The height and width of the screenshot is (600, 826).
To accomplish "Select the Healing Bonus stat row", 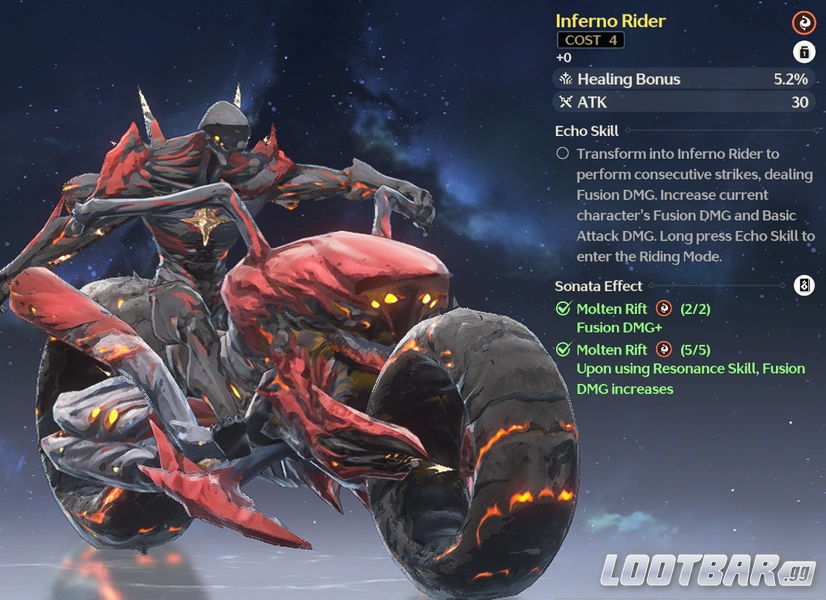I will point(685,79).
